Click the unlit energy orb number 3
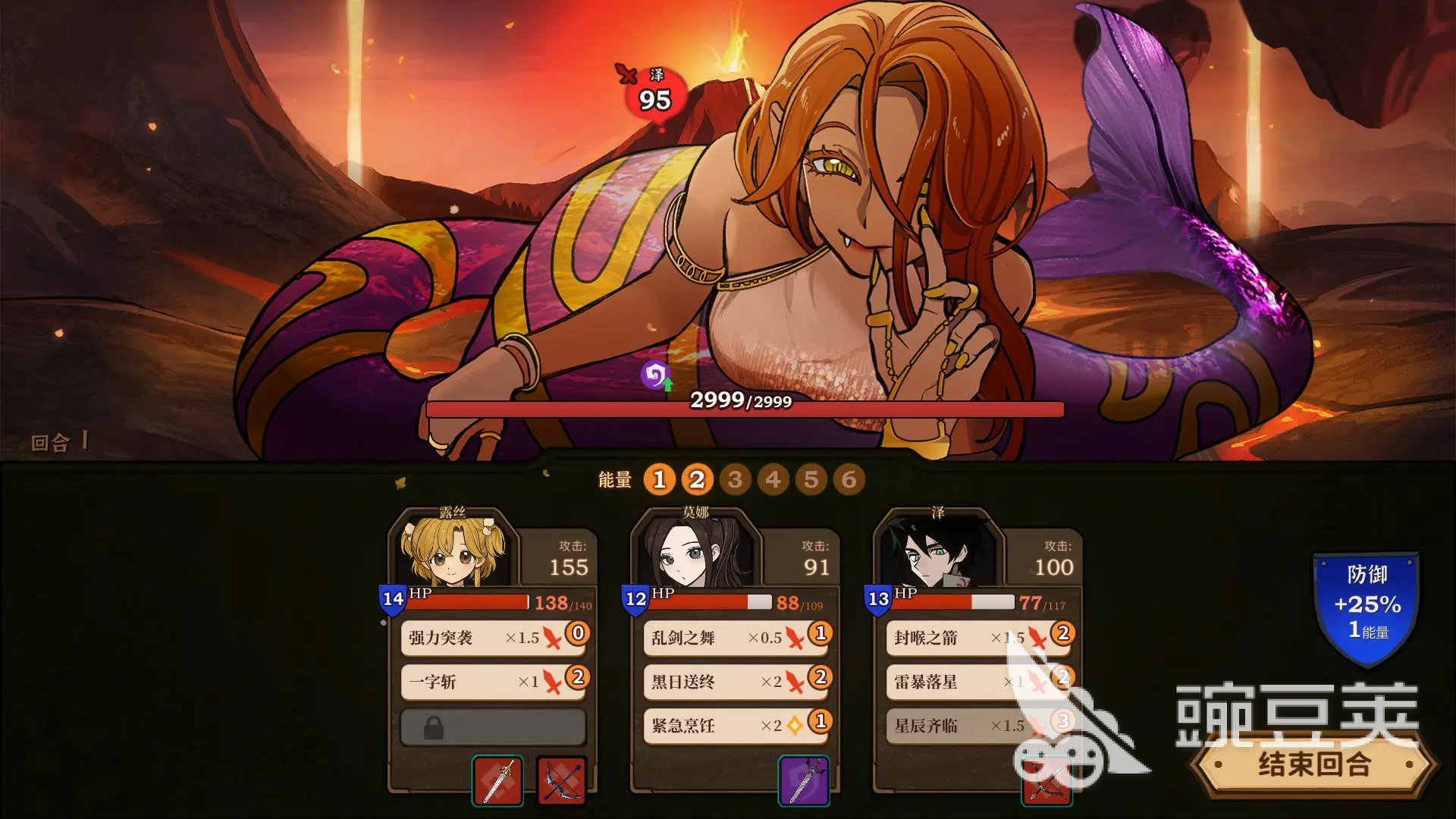 736,480
